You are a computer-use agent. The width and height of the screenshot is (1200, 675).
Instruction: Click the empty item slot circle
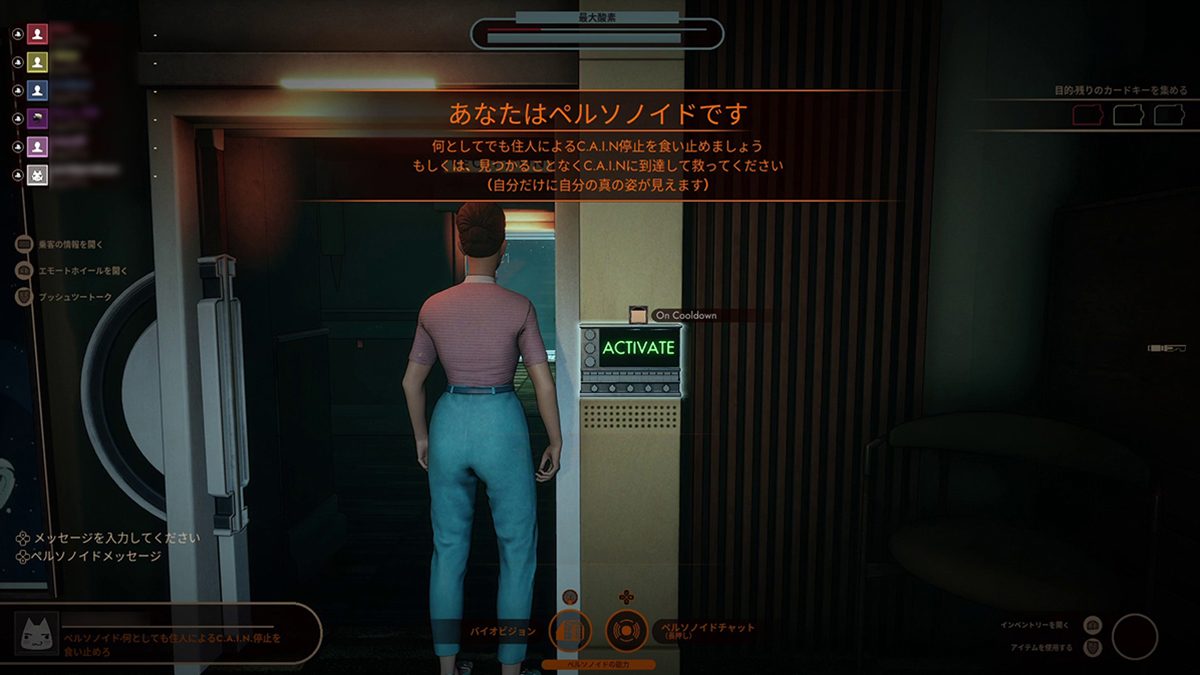tap(1134, 636)
